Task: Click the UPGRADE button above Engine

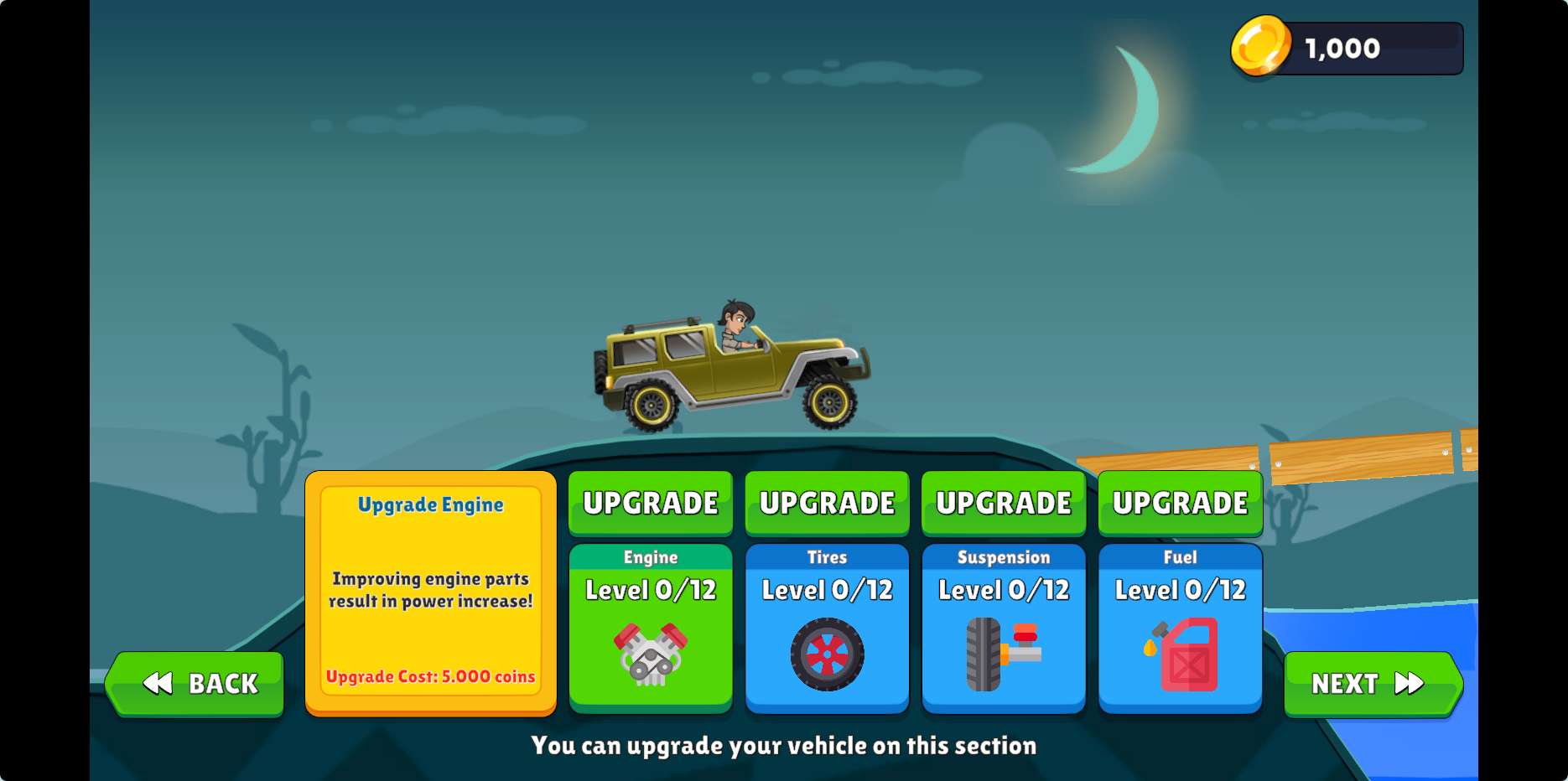Action: [651, 503]
